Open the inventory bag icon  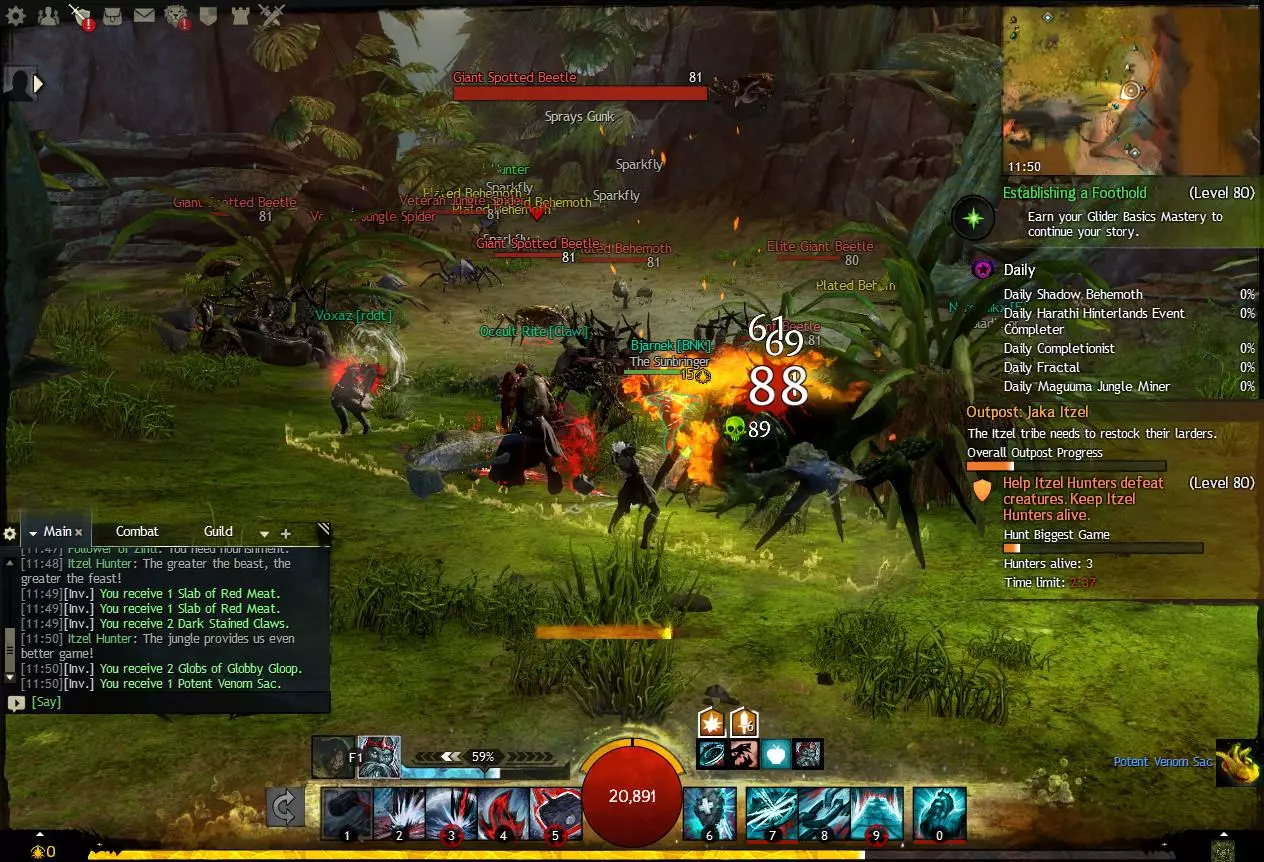pos(113,15)
